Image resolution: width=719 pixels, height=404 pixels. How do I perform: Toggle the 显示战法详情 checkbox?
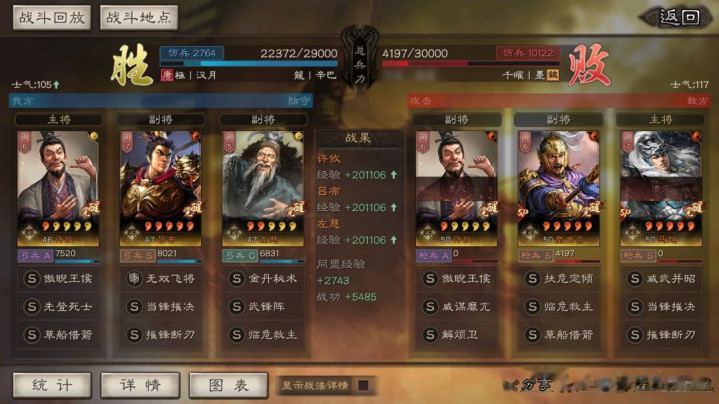tap(364, 385)
